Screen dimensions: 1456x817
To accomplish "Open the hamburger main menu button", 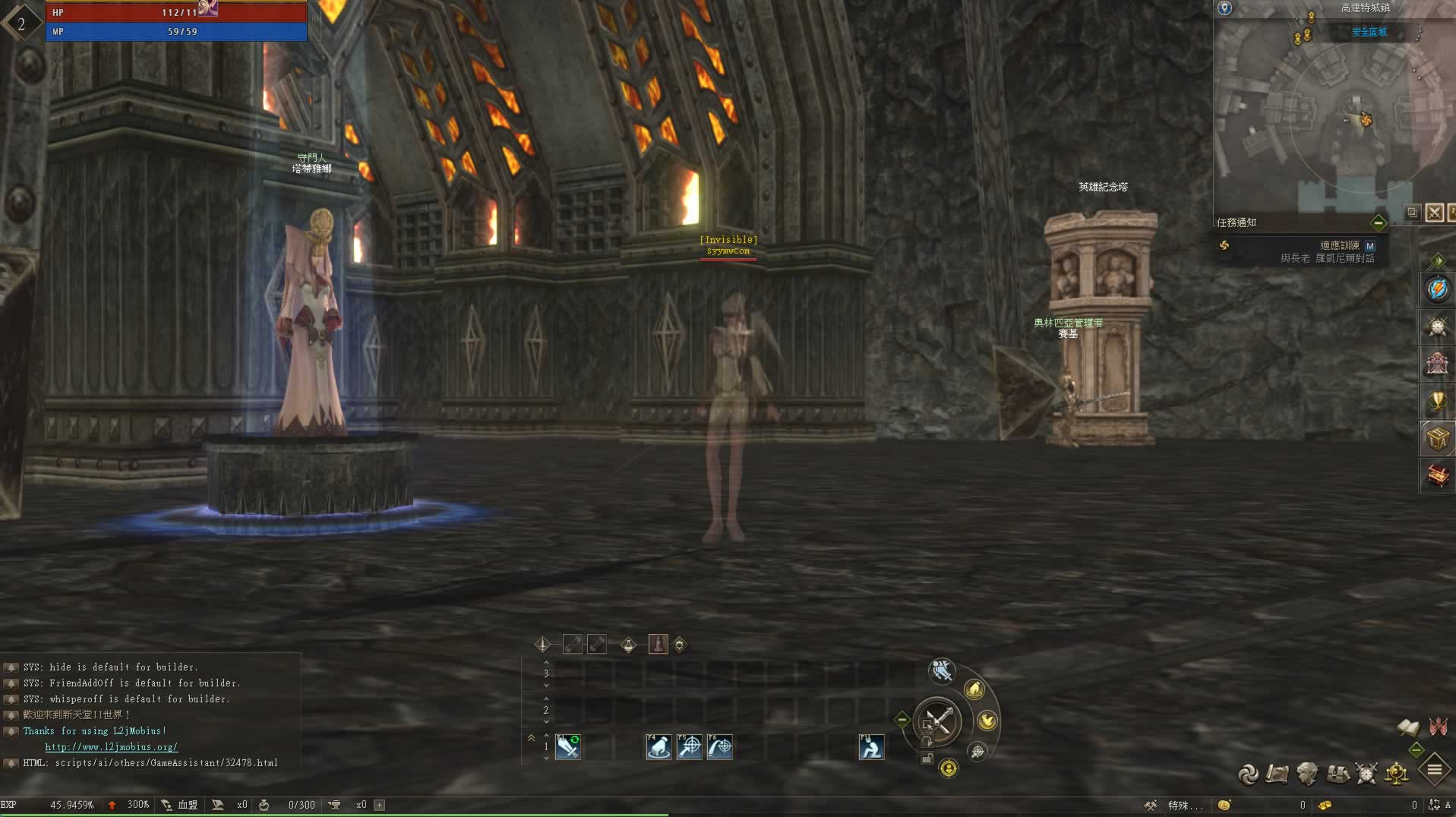I will (x=1435, y=770).
